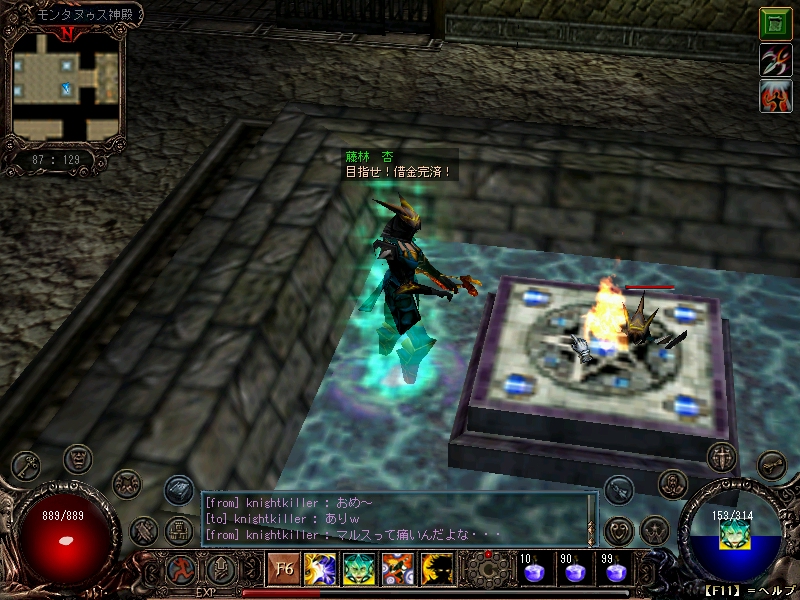Open the green scroll icon
This screenshot has width=800, height=600.
click(775, 23)
